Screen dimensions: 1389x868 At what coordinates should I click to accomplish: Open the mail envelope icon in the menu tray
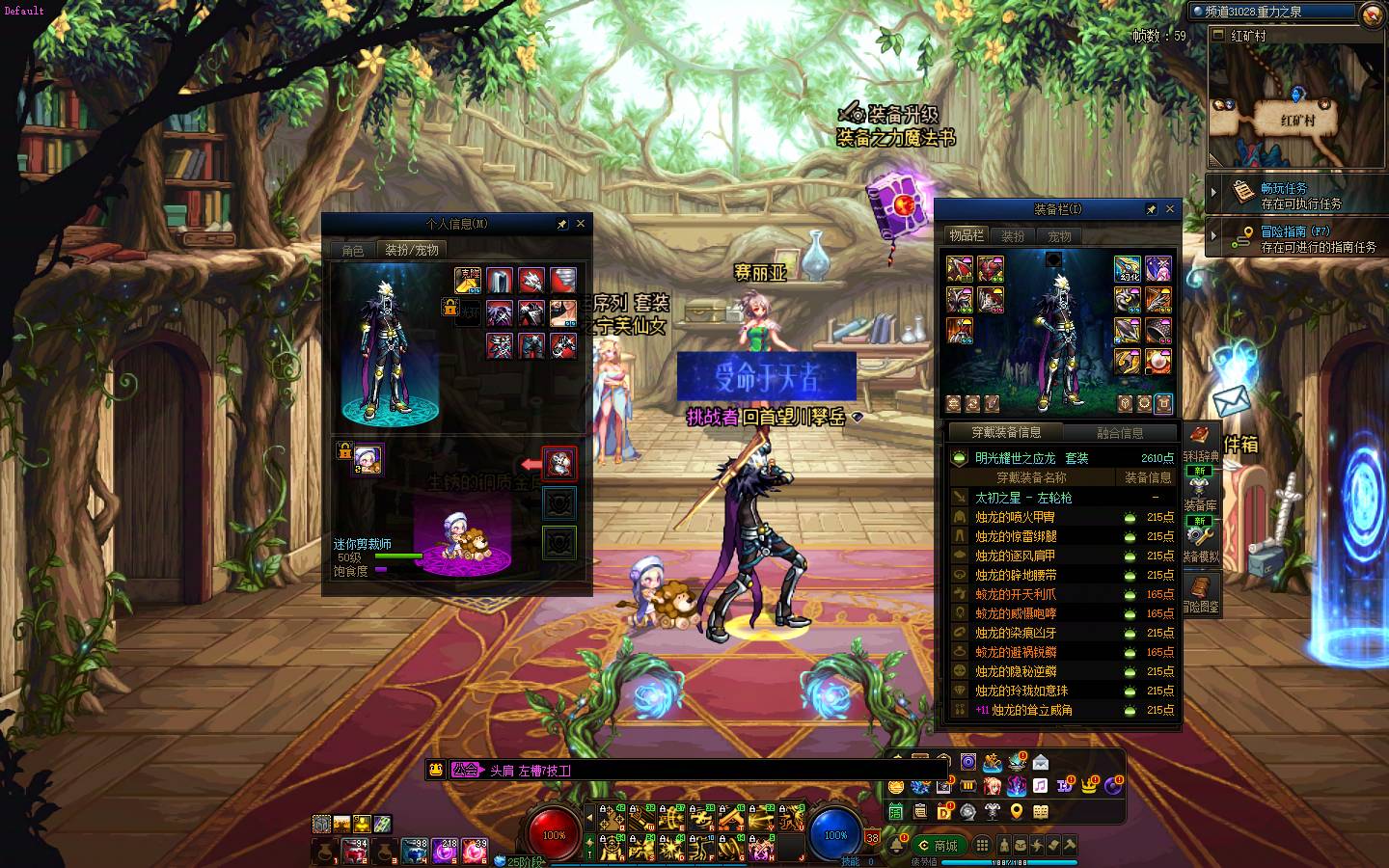coord(1040,763)
